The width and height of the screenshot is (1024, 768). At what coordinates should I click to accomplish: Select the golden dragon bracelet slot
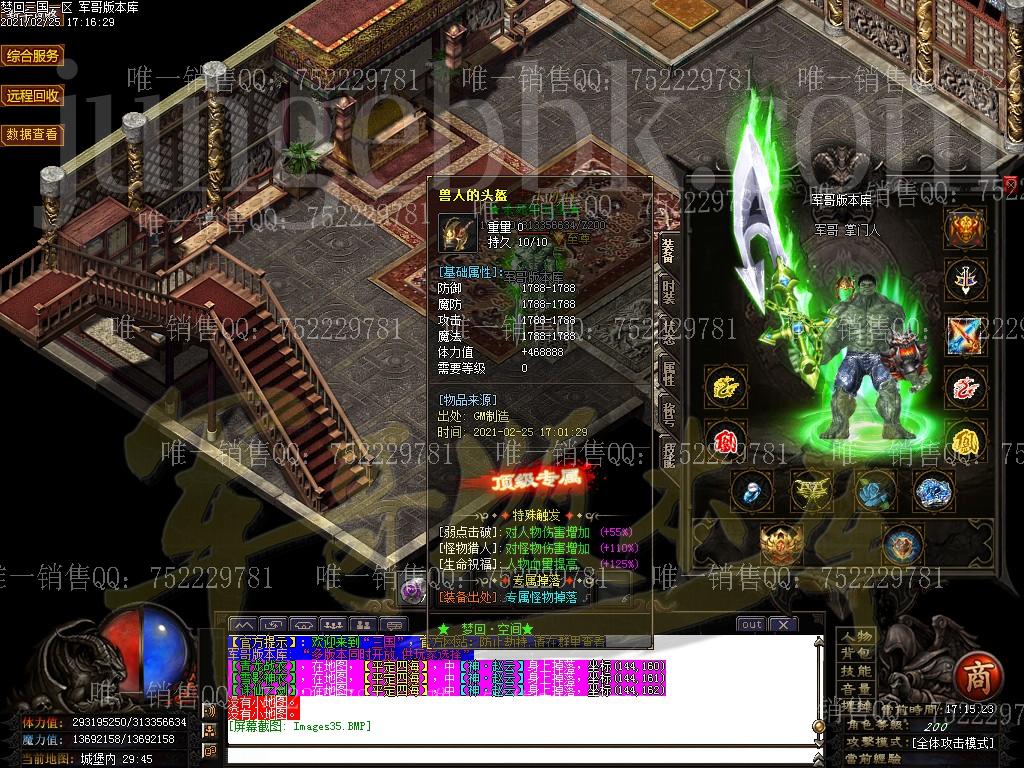pos(724,387)
